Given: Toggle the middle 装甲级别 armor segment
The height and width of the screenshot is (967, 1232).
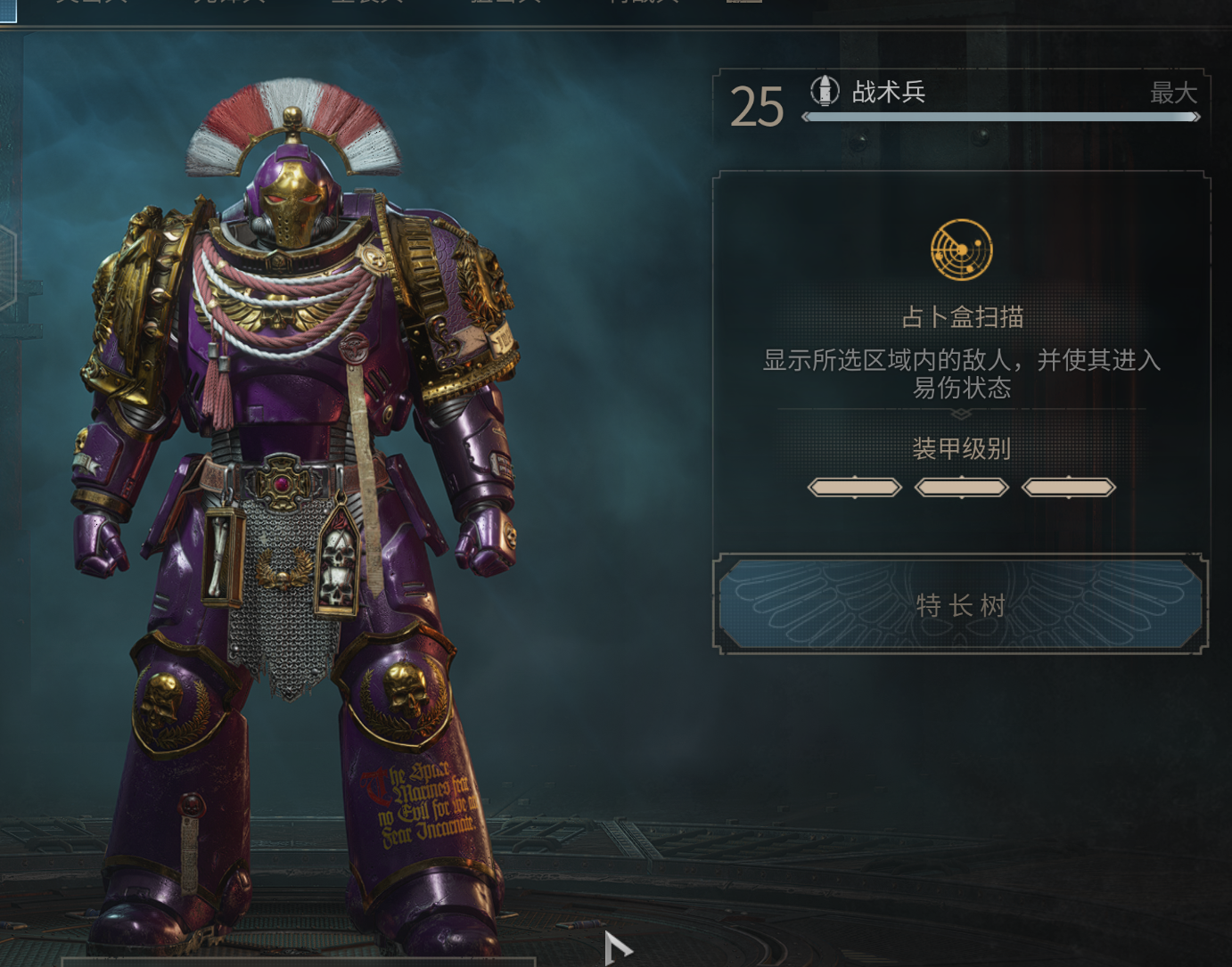Looking at the screenshot, I should pyautogui.click(x=963, y=487).
